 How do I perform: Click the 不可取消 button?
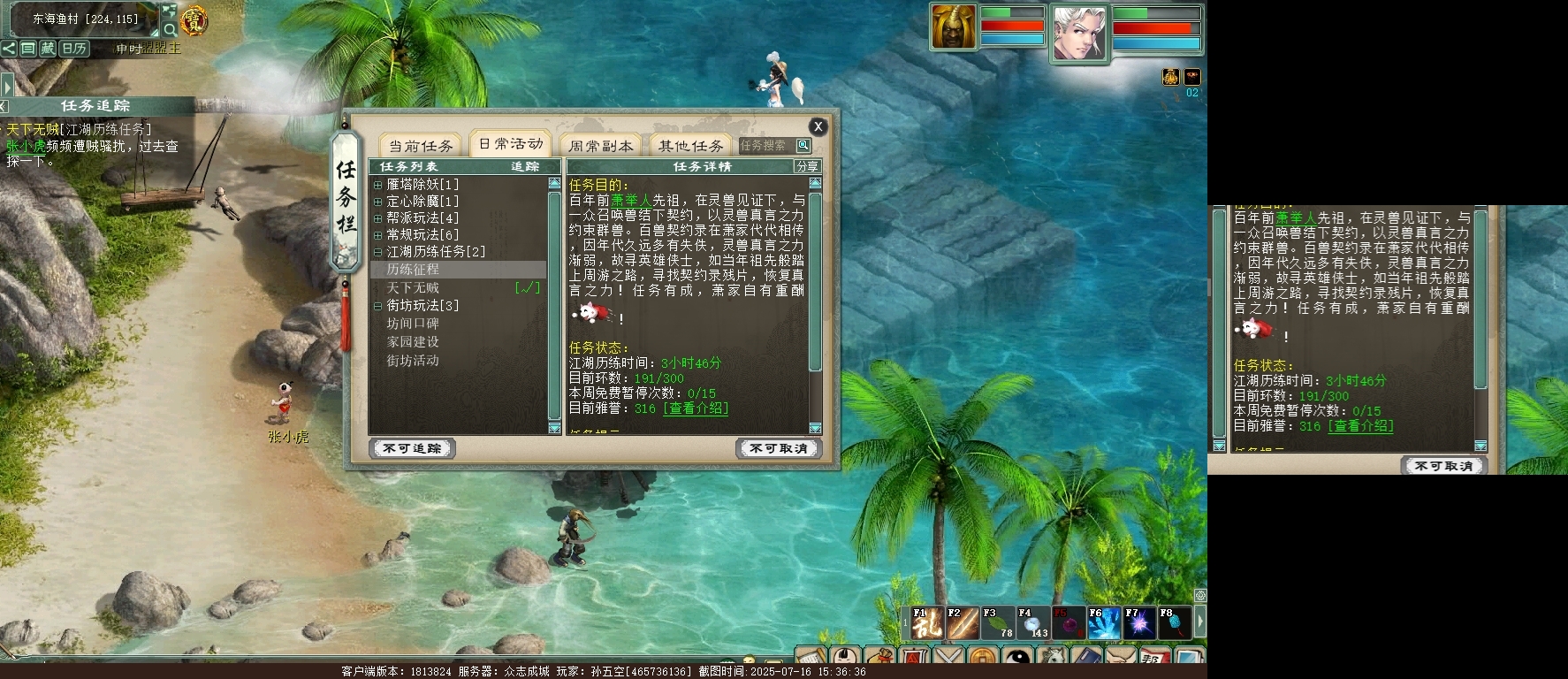[778, 448]
